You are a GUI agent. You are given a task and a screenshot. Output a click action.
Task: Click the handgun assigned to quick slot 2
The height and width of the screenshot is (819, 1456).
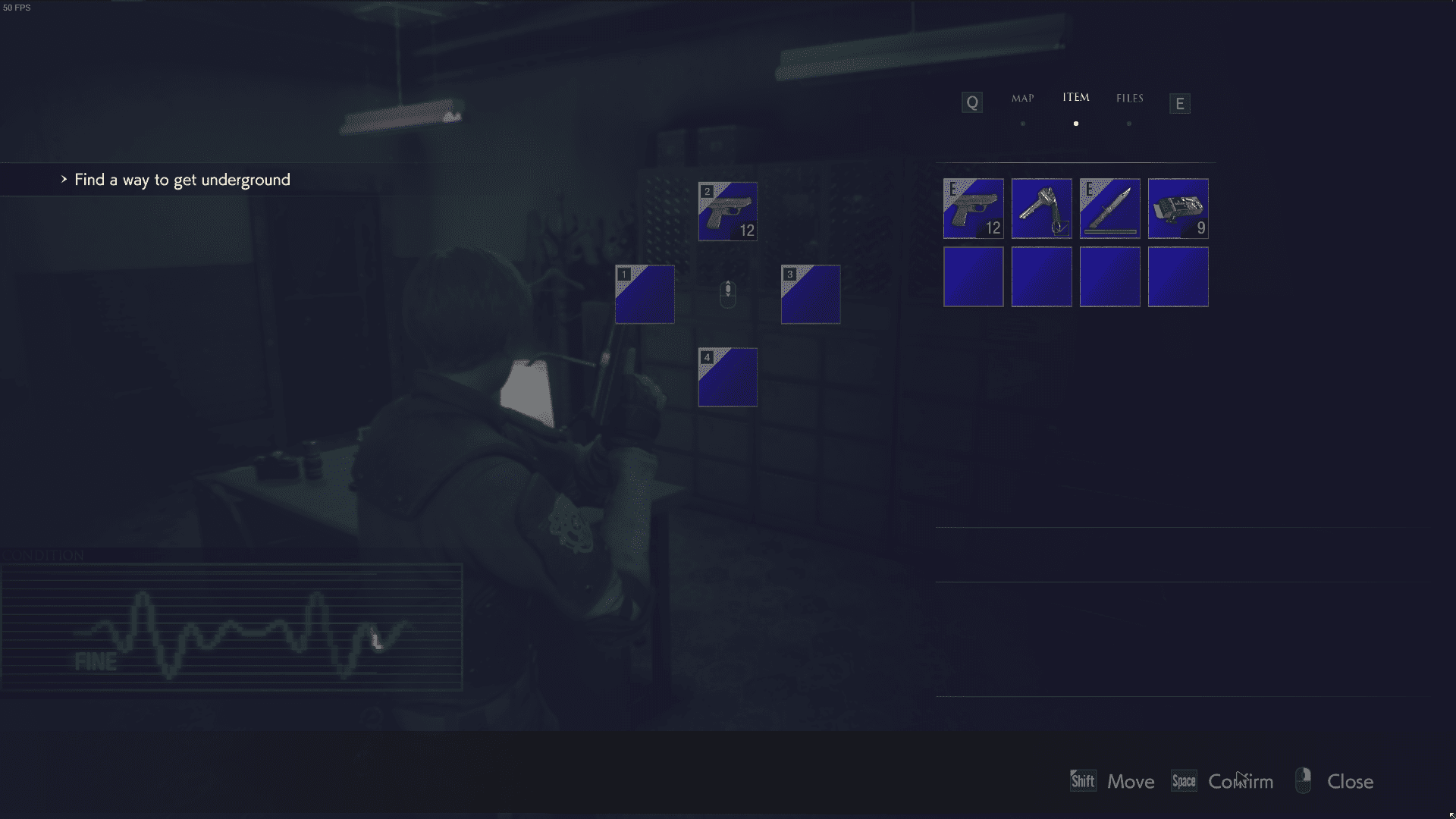pos(727,212)
